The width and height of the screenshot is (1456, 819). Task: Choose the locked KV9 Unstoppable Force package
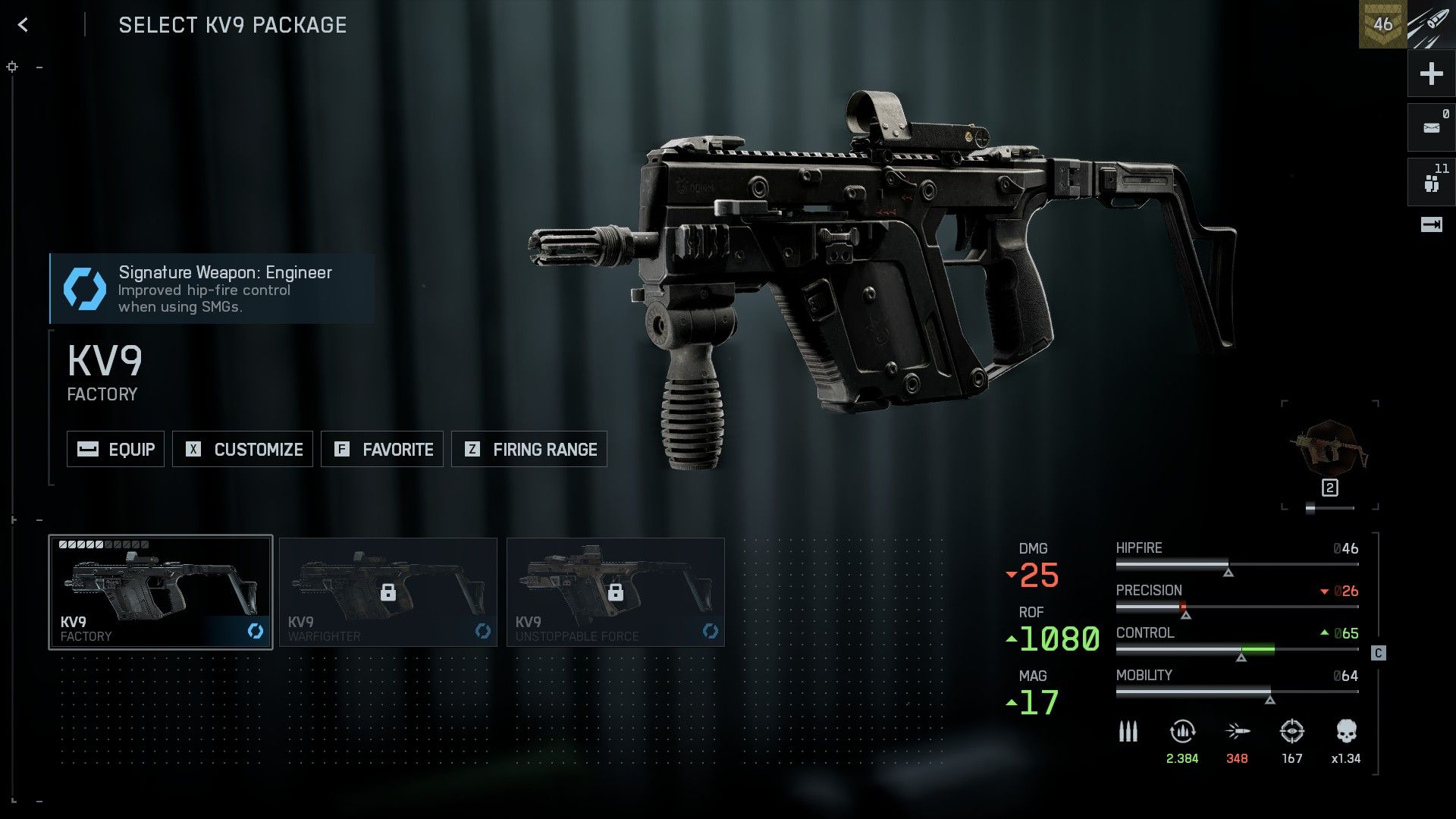tap(616, 592)
